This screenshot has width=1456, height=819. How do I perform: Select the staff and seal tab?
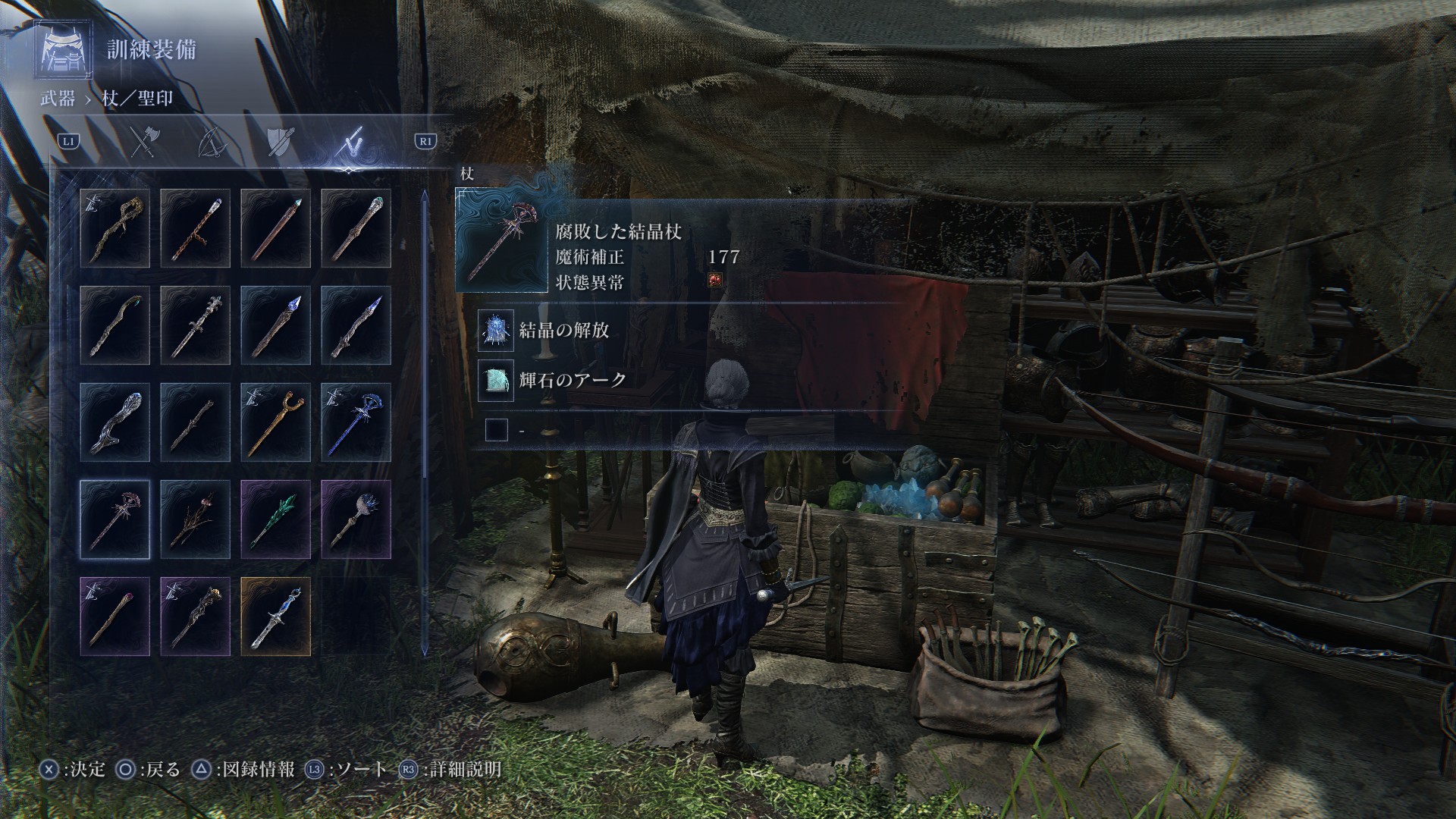tap(351, 142)
